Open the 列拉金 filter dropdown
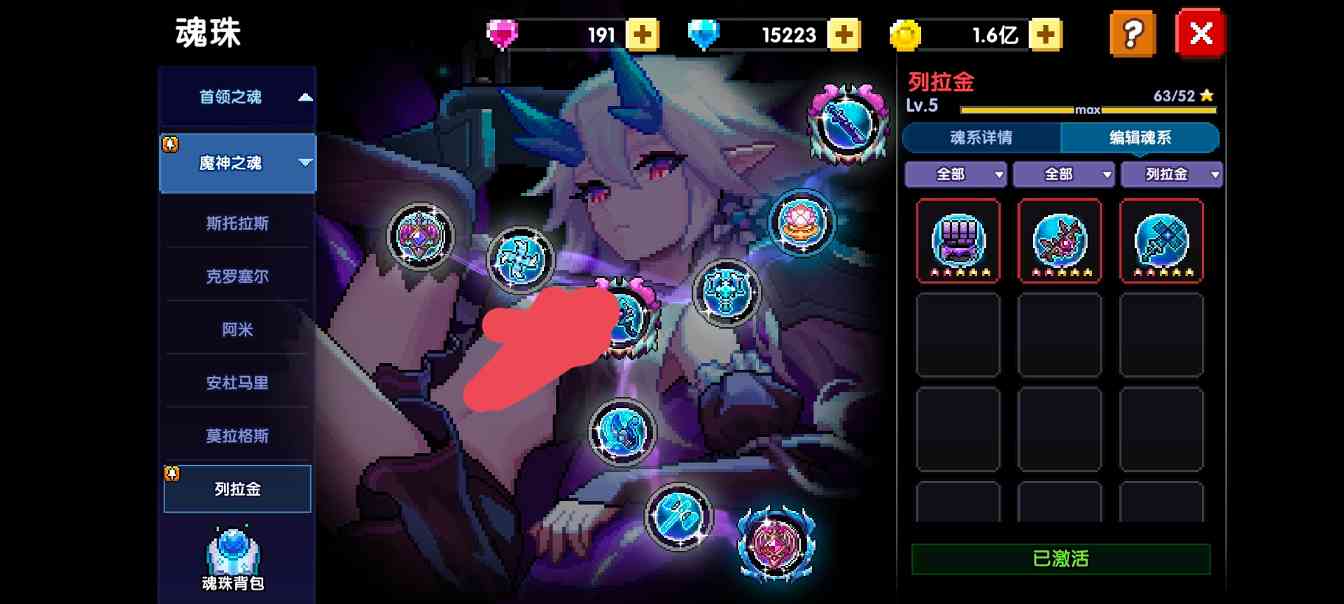The width and height of the screenshot is (1344, 604). 1171,174
